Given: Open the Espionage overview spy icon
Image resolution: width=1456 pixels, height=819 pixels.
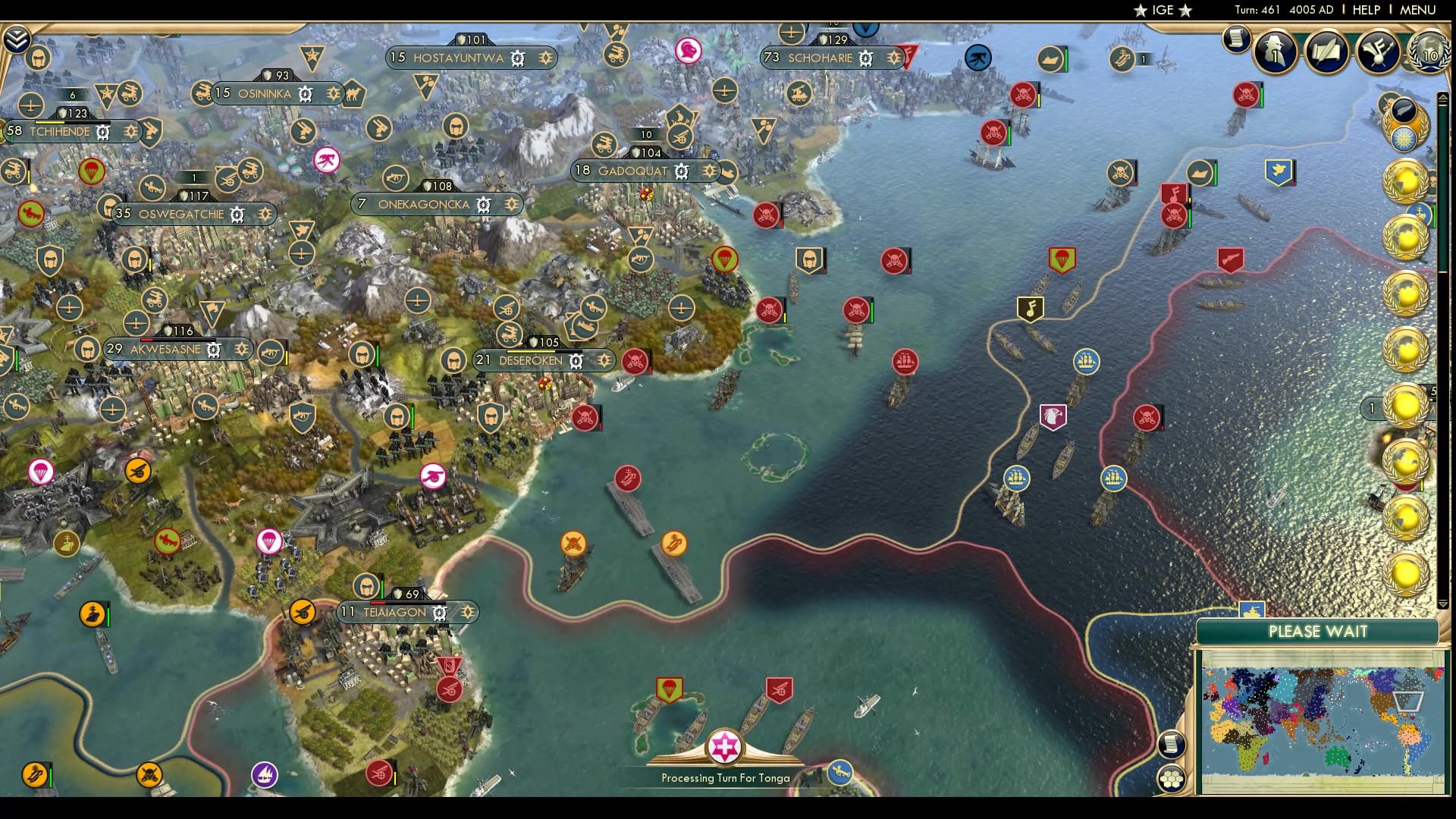Looking at the screenshot, I should pyautogui.click(x=1274, y=53).
